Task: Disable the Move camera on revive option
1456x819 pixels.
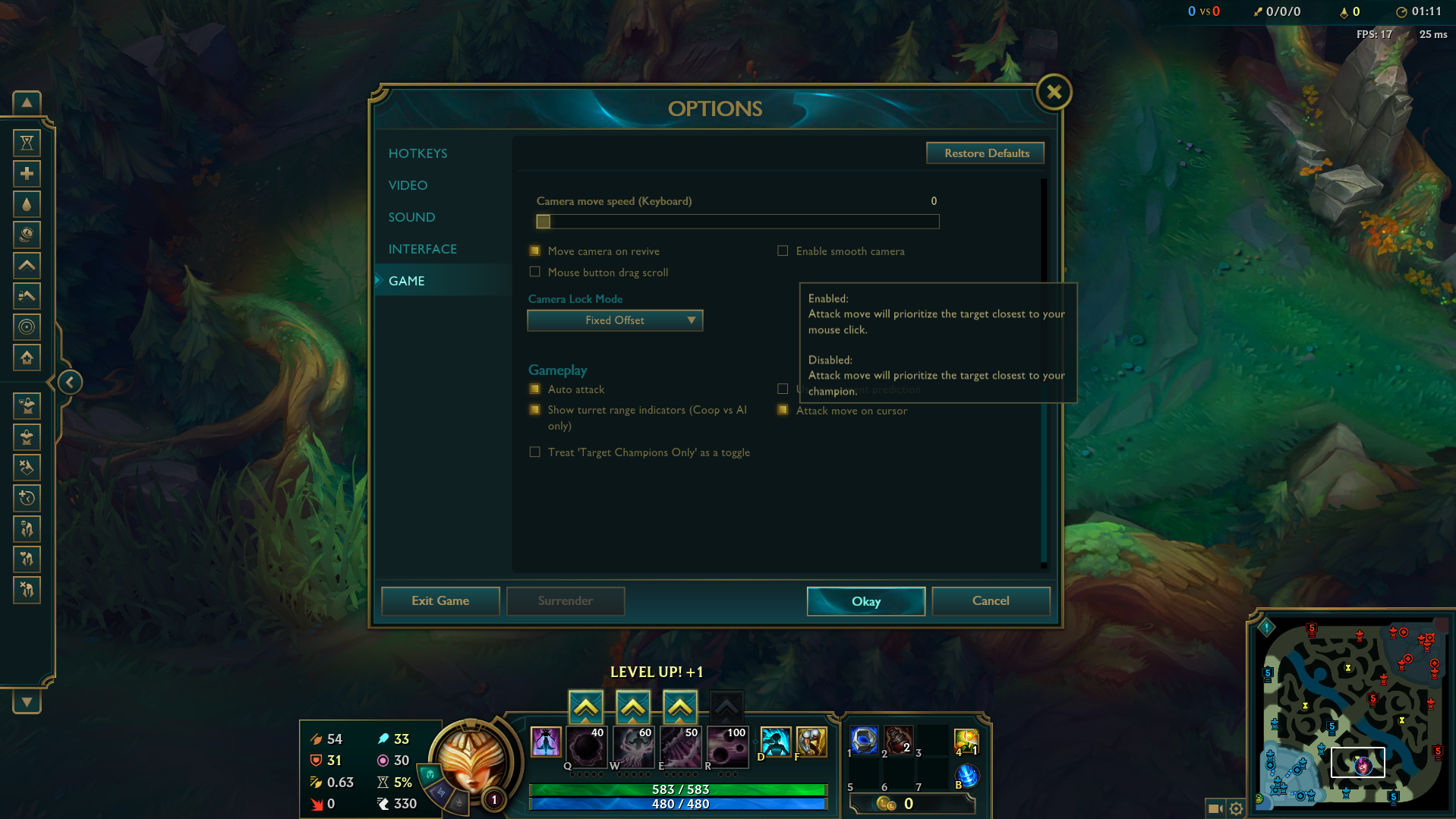Action: pos(535,250)
